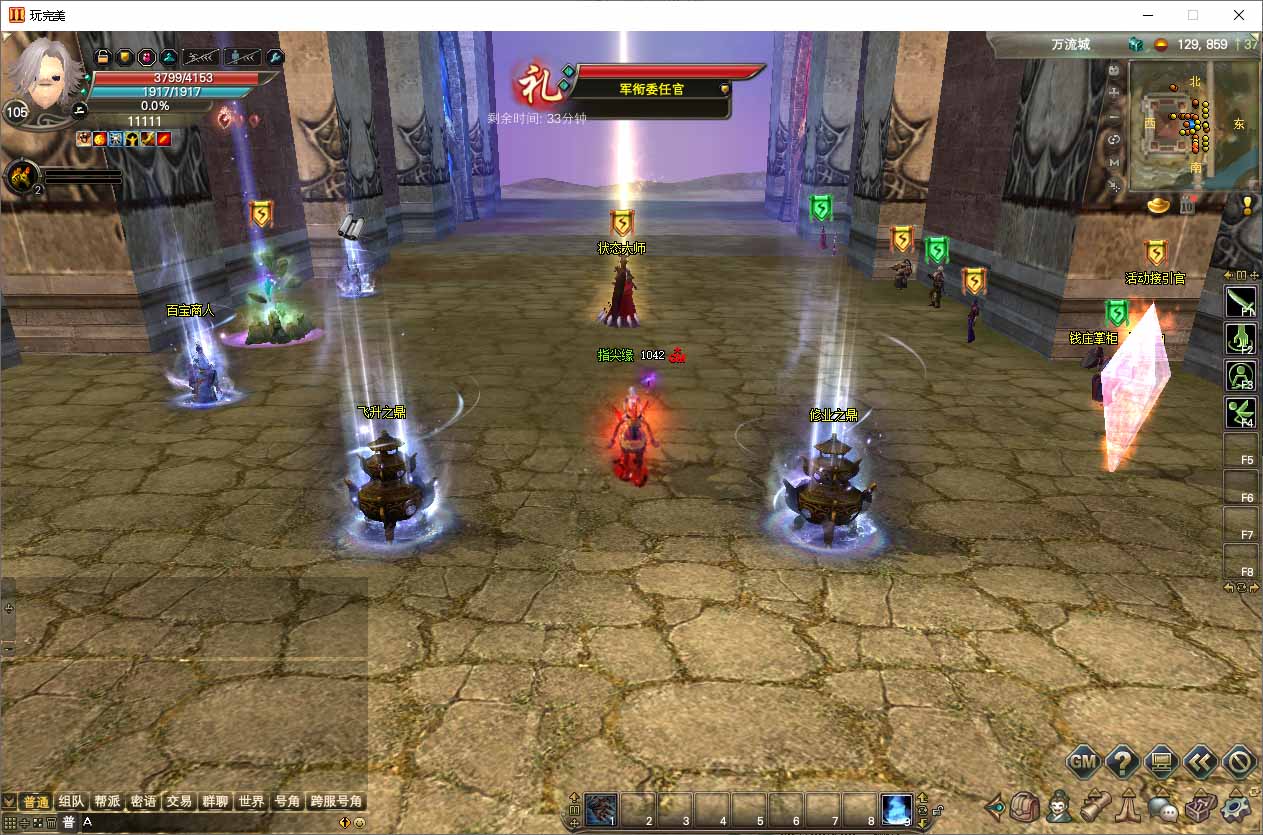Screen dimensions: 1263x835
Task: Zoom in the minimap with plus
Action: (1115, 93)
